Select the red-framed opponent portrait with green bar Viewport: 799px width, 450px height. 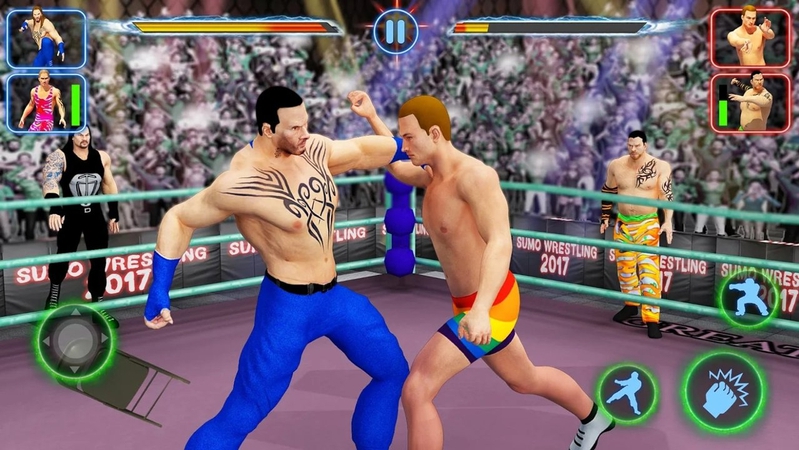(750, 101)
